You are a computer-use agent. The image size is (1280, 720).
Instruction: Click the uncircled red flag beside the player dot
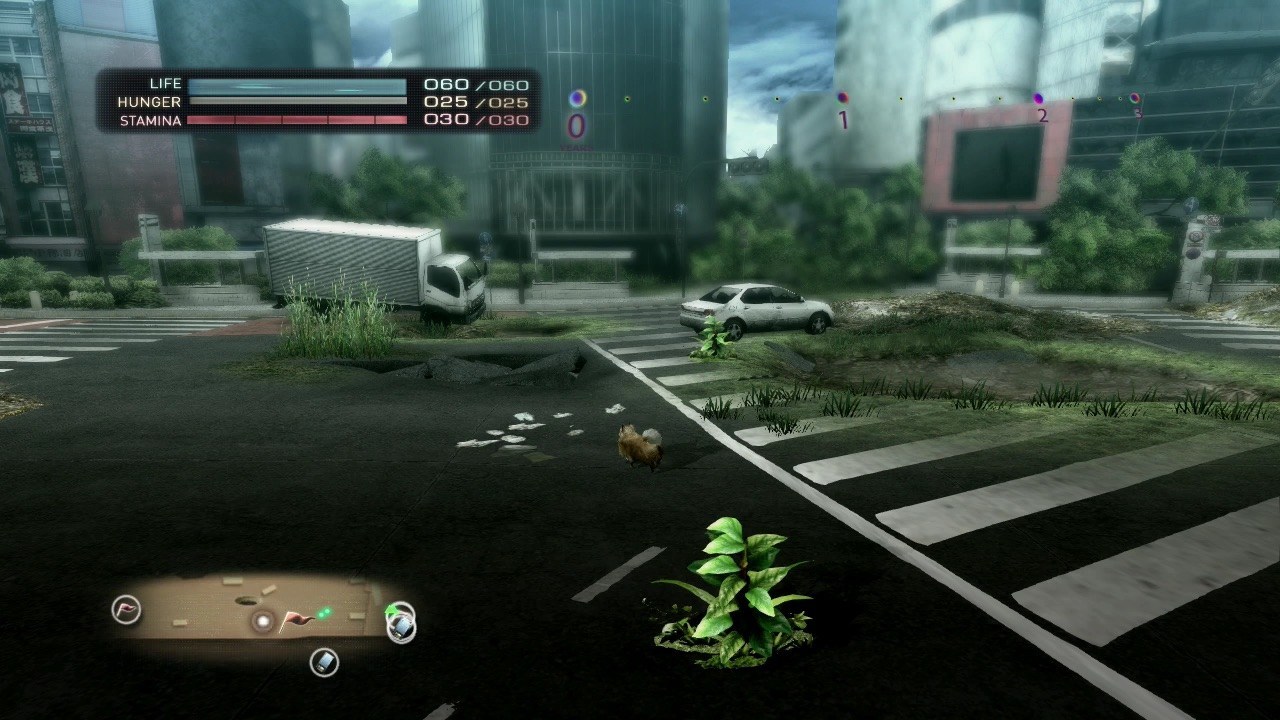pyautogui.click(x=294, y=622)
